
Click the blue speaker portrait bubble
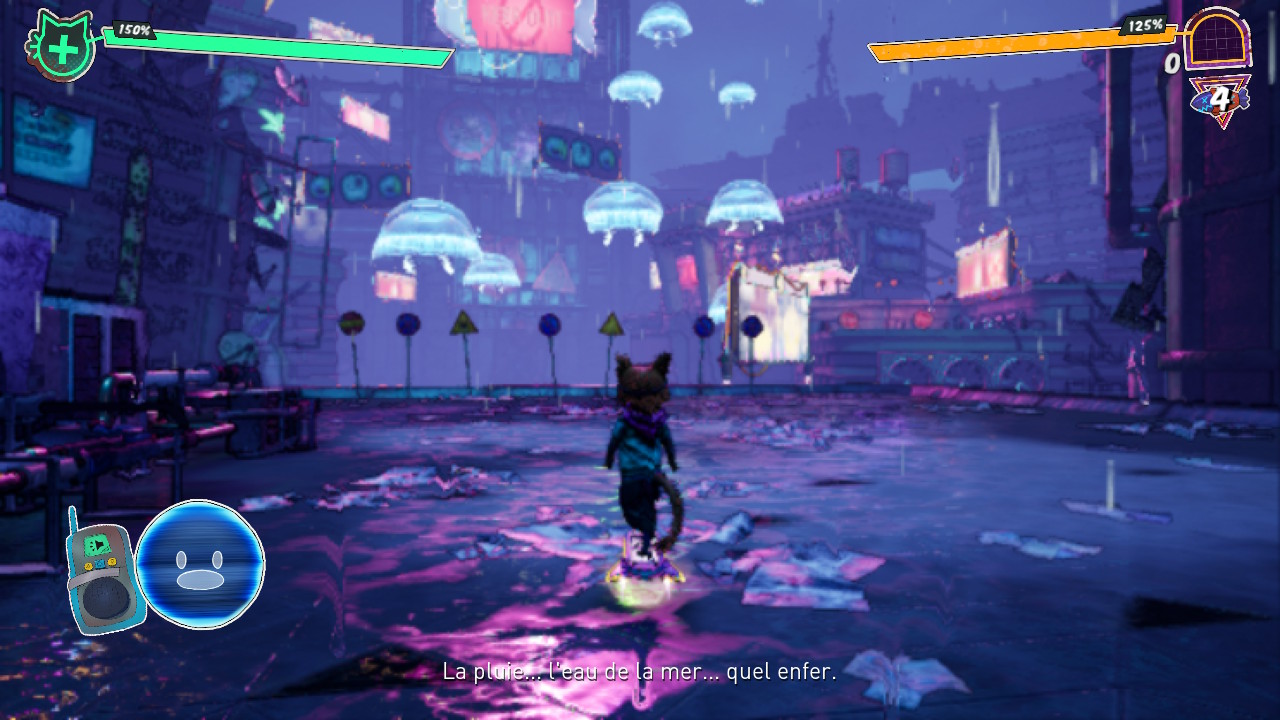[200, 565]
